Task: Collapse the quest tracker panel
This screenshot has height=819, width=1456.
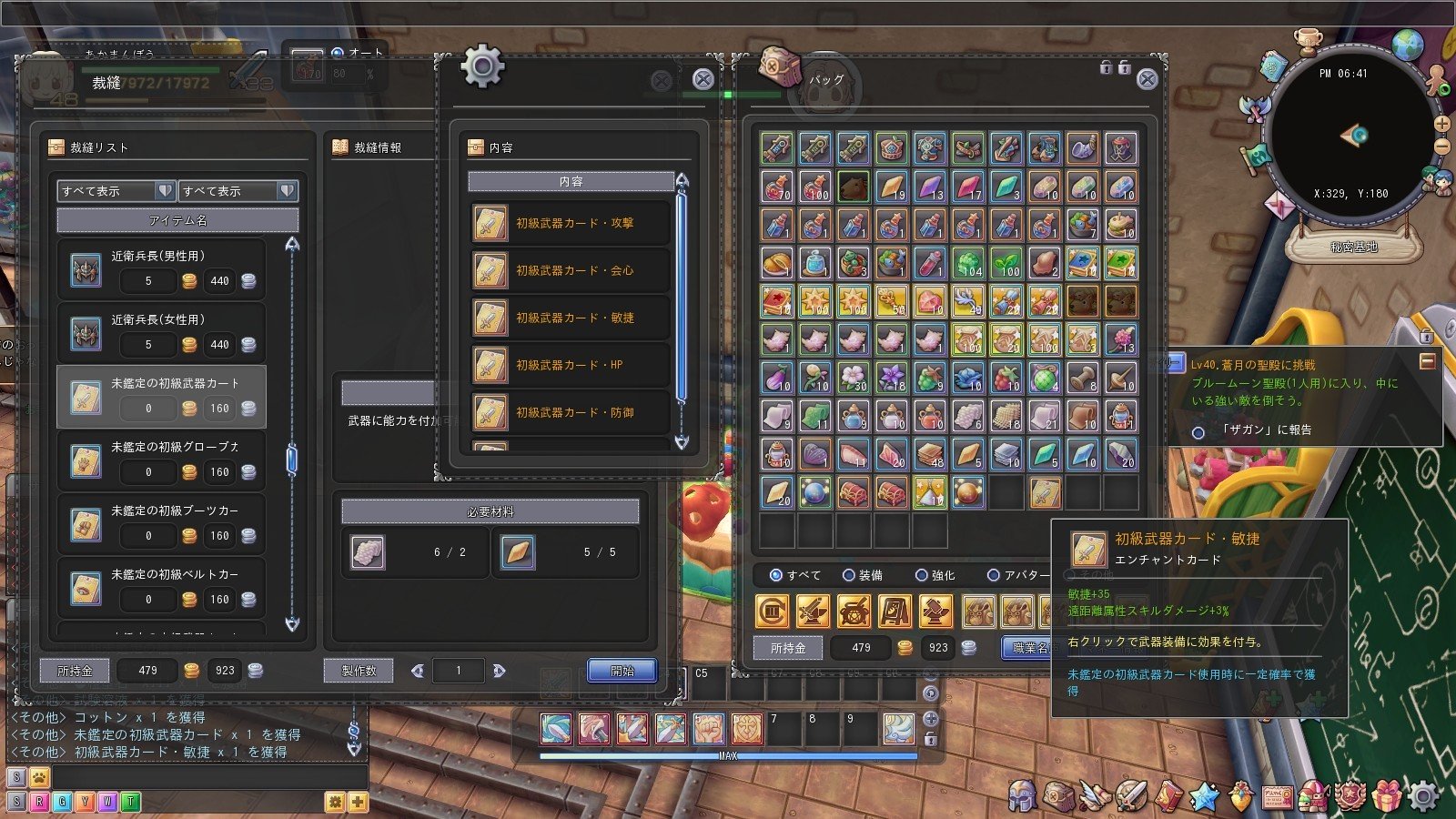Action: click(1427, 362)
